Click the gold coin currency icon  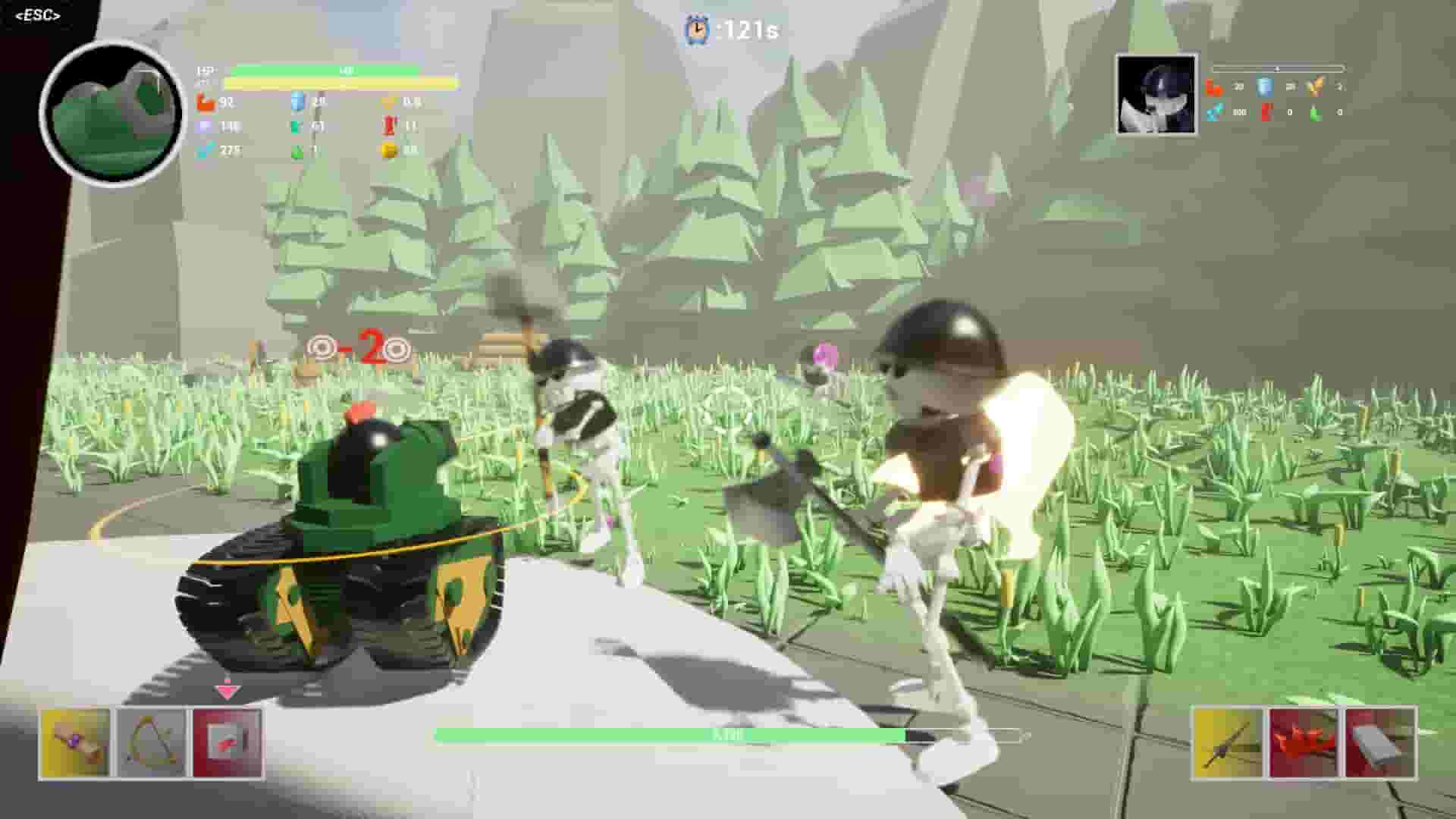389,151
